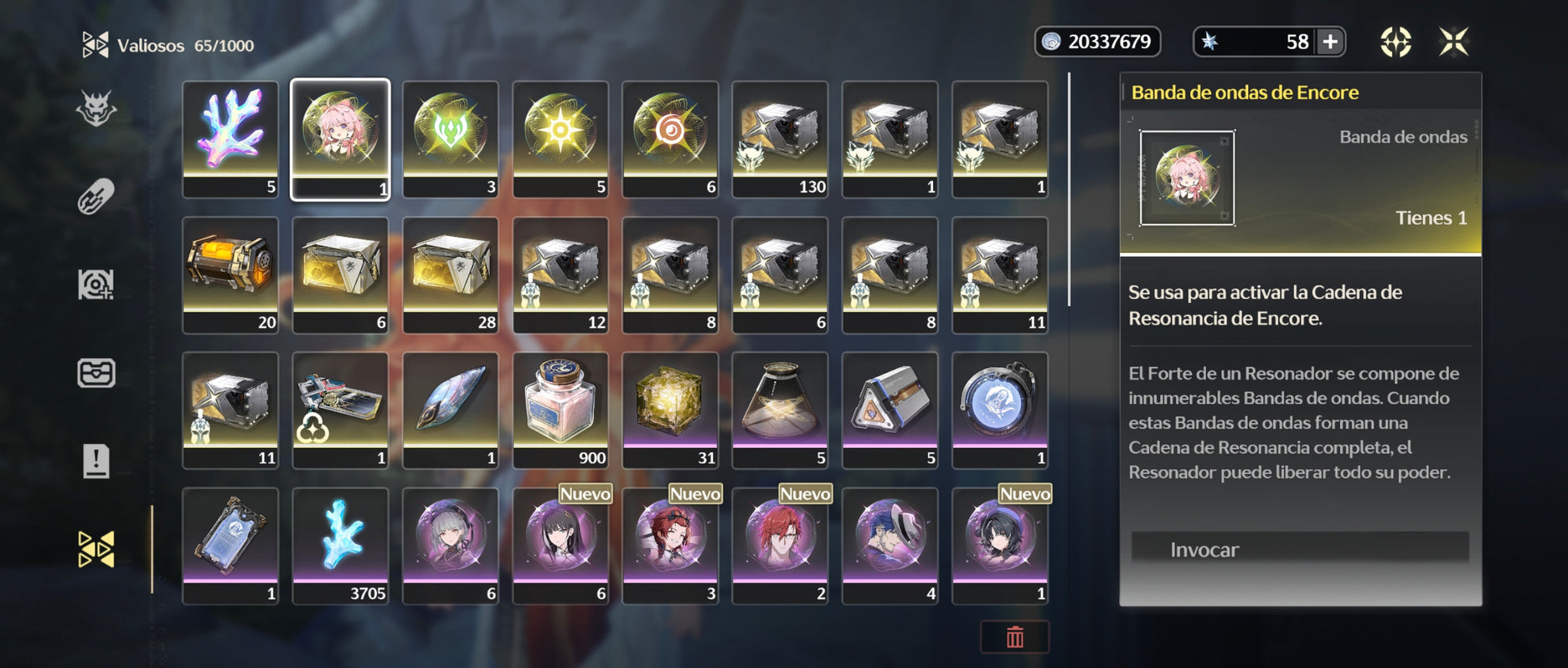Open the echoes demon-face category tab

coord(96,109)
